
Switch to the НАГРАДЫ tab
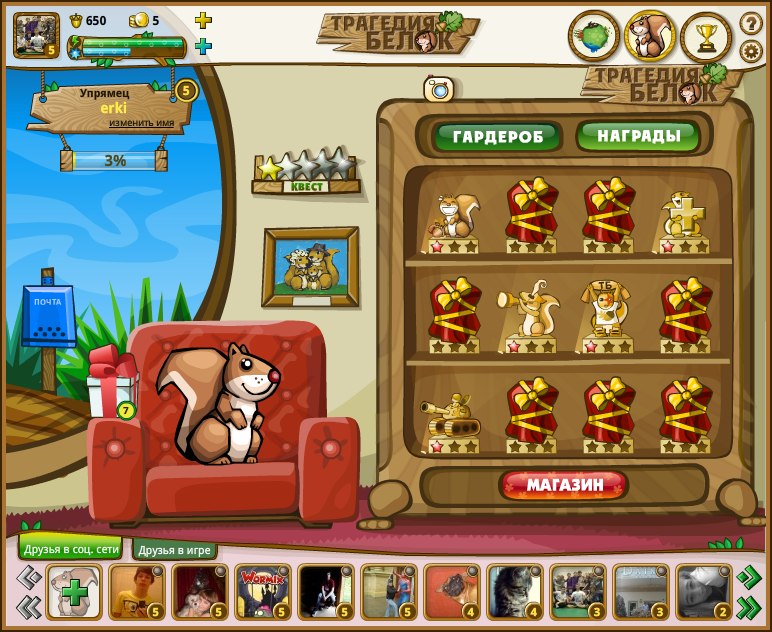point(637,135)
